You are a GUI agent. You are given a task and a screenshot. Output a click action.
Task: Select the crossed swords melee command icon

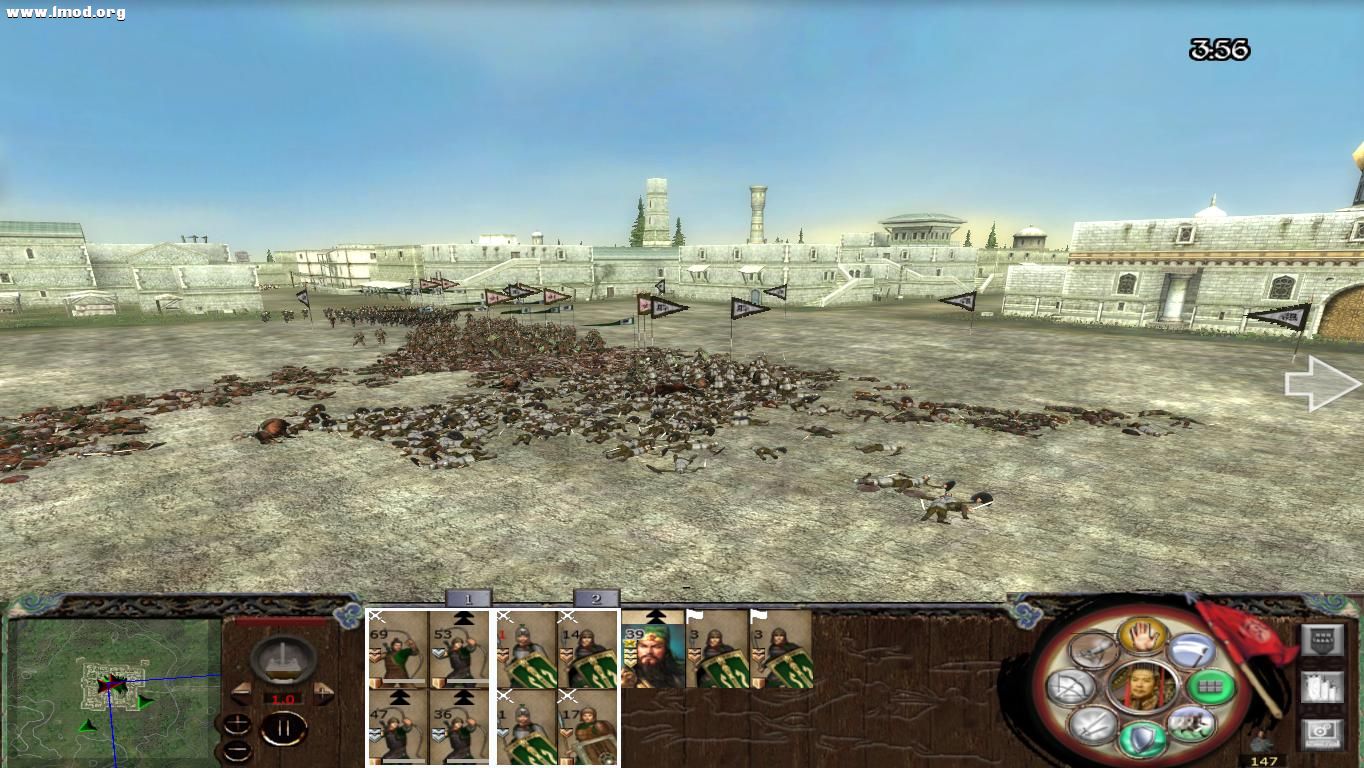tap(1090, 725)
